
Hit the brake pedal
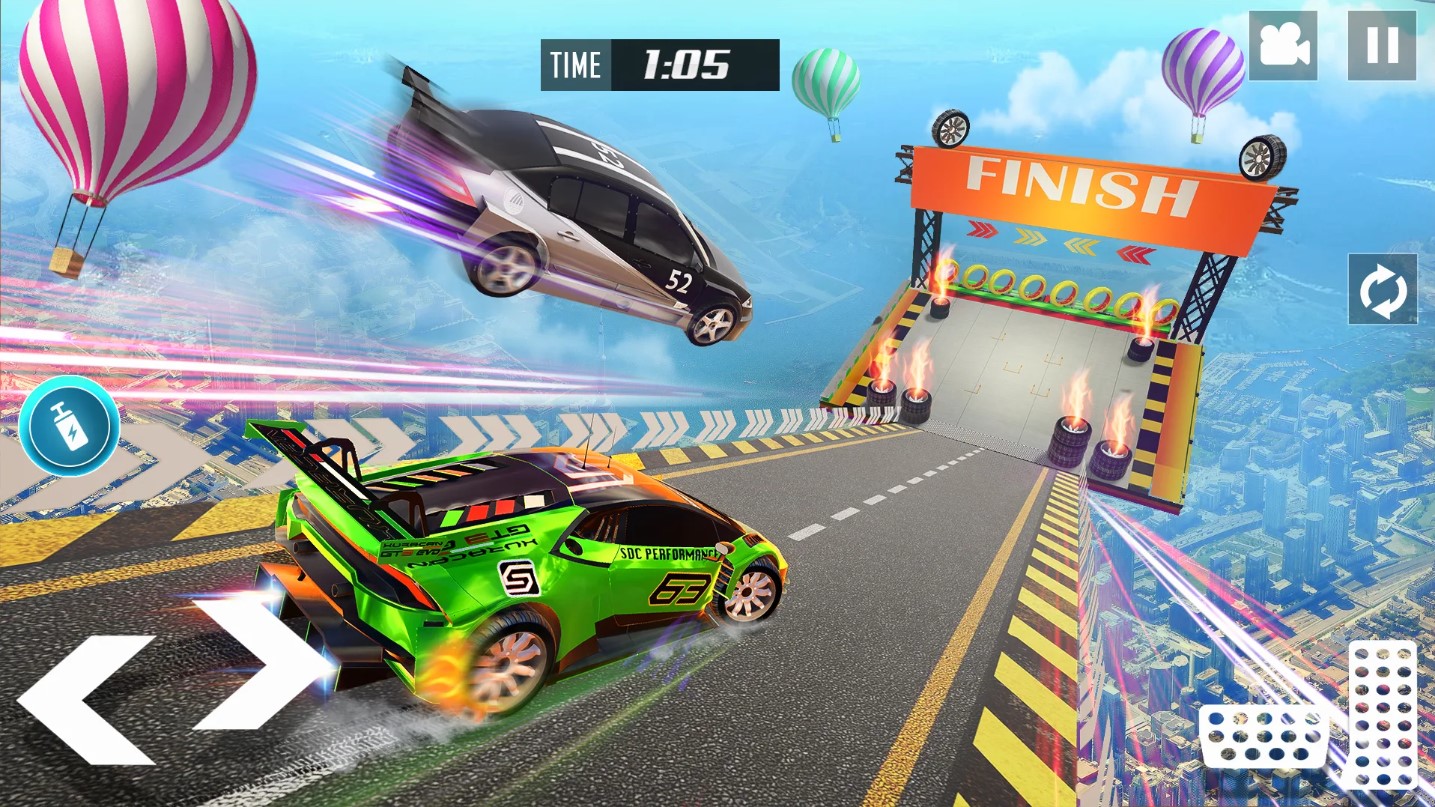1264,736
